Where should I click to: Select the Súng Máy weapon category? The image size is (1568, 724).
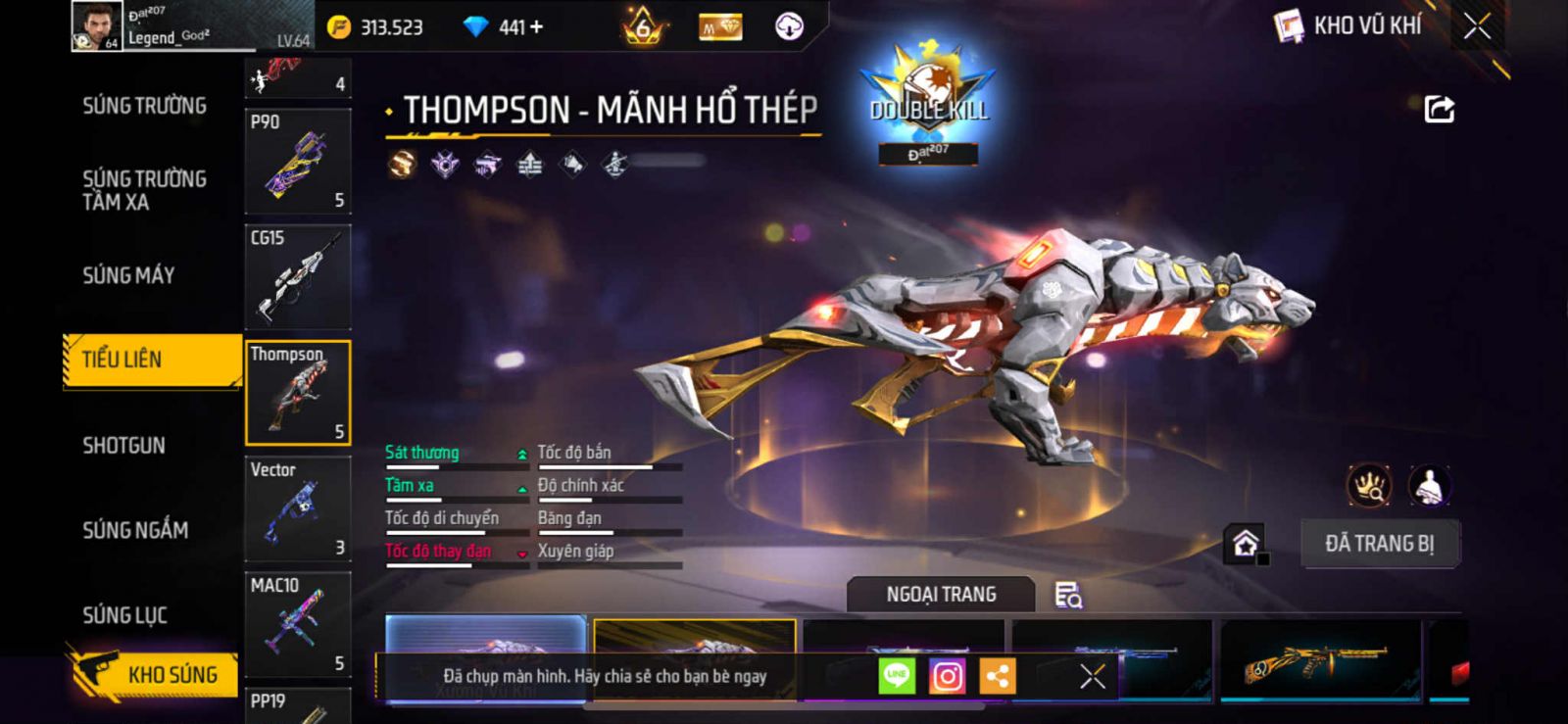[128, 275]
